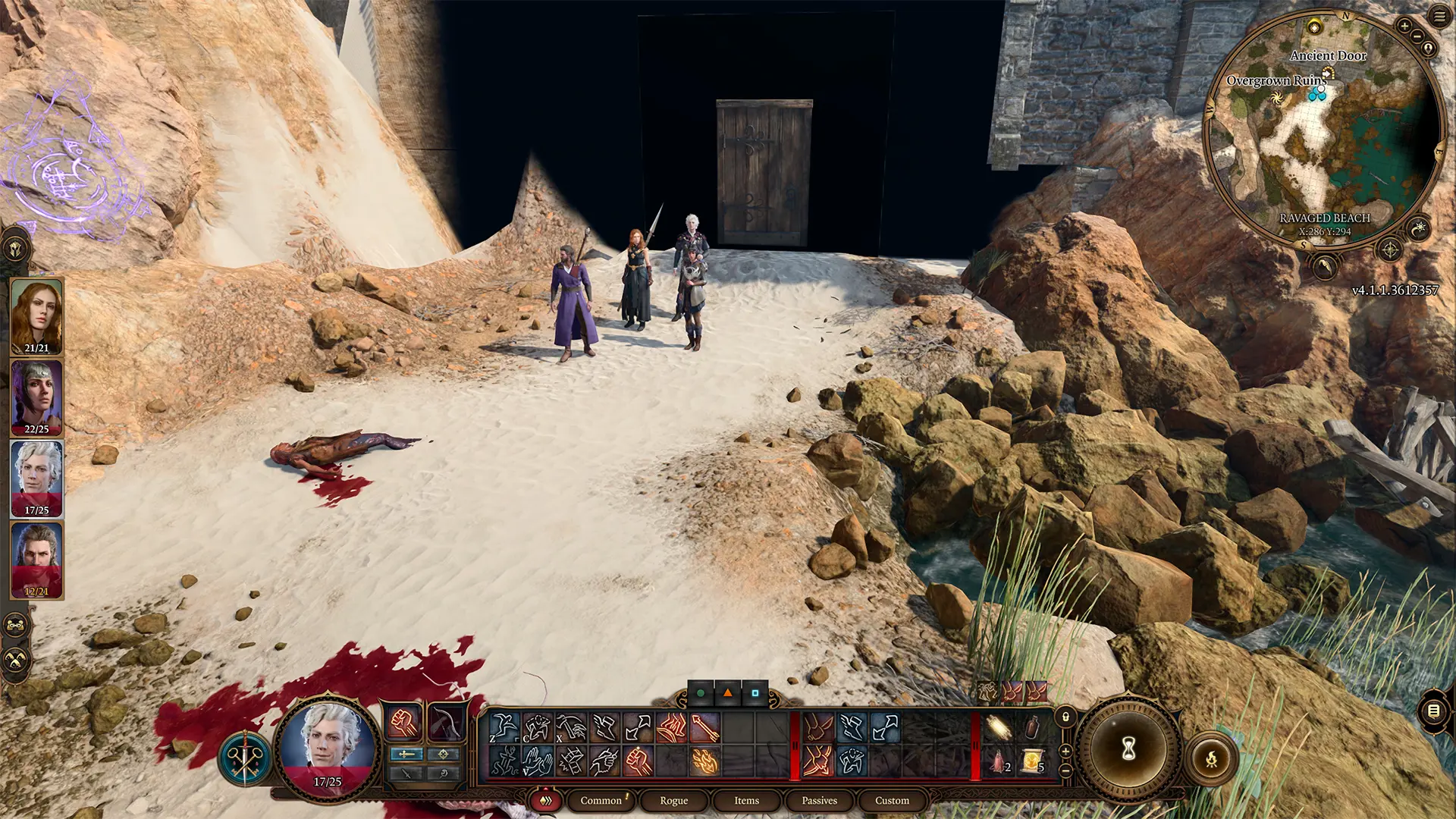
Task: Use the Scroll of Revivify item slot
Action: point(1031,761)
